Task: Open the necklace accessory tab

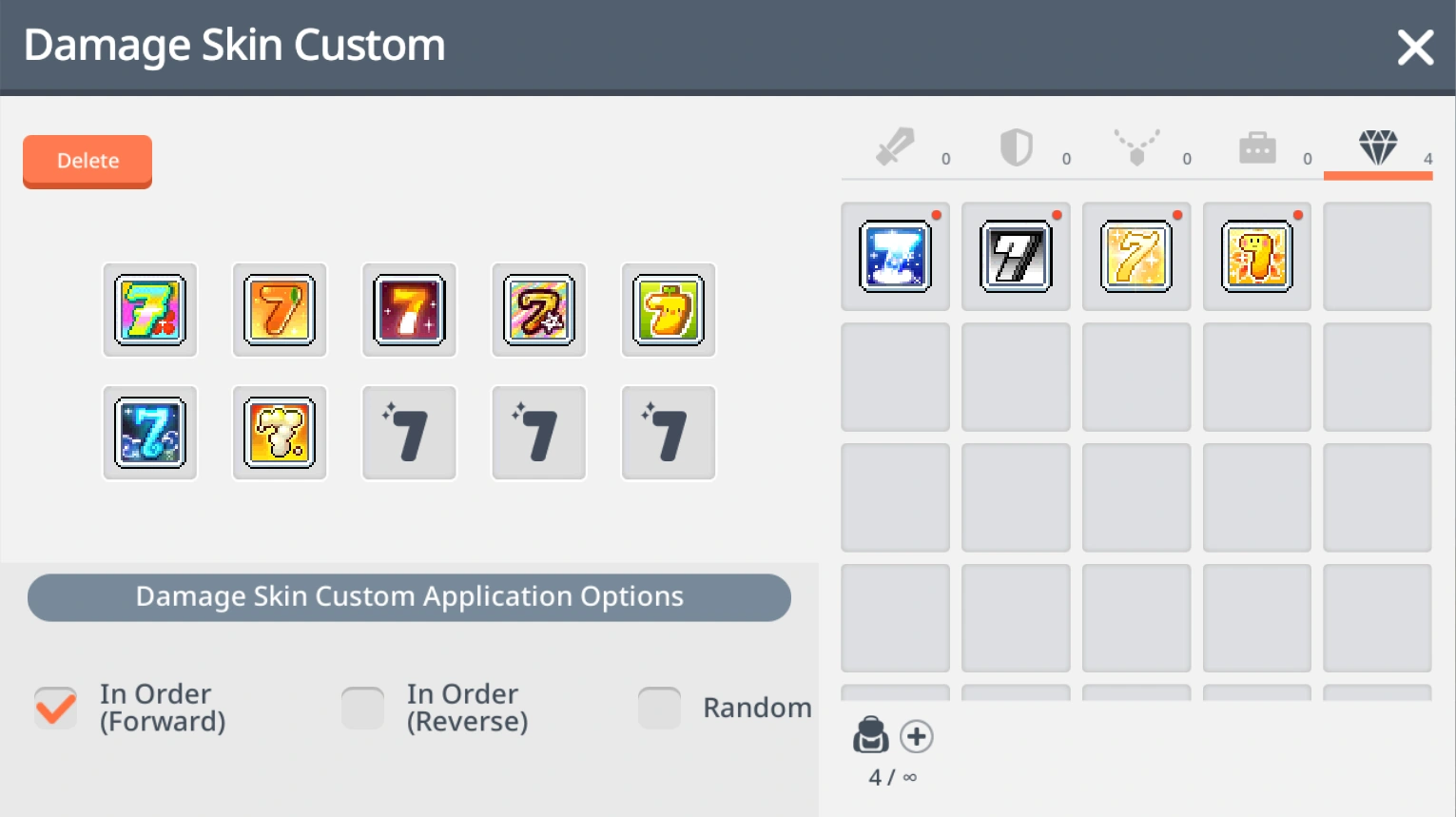Action: [x=1136, y=146]
